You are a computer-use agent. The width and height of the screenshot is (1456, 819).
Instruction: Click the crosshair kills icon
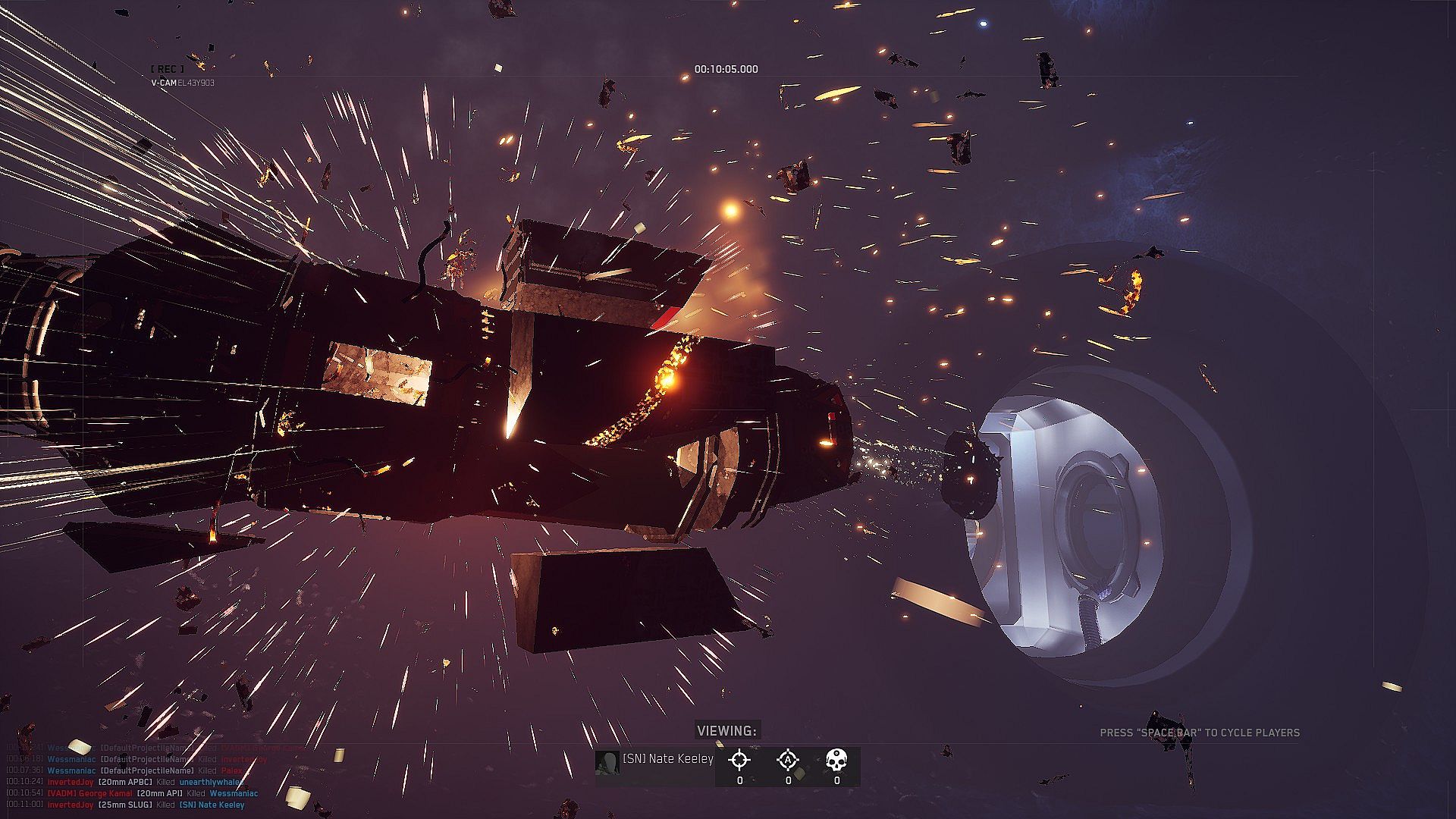(x=739, y=759)
